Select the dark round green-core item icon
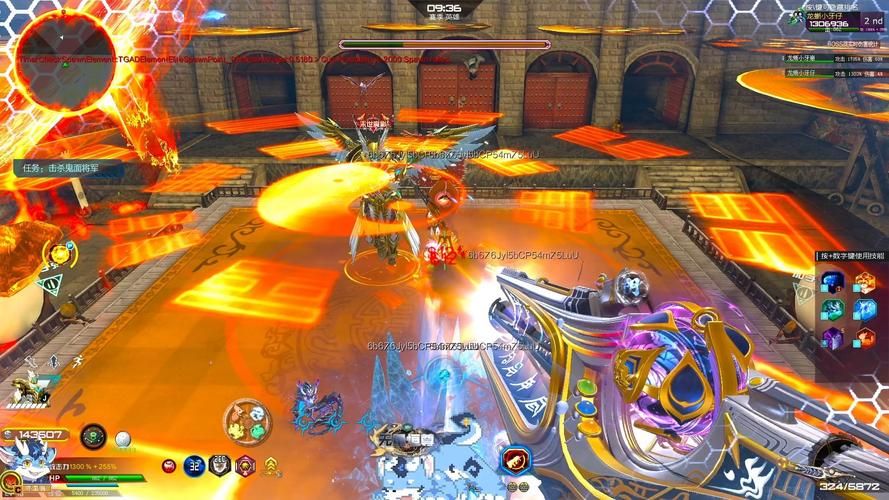 [x=93, y=436]
